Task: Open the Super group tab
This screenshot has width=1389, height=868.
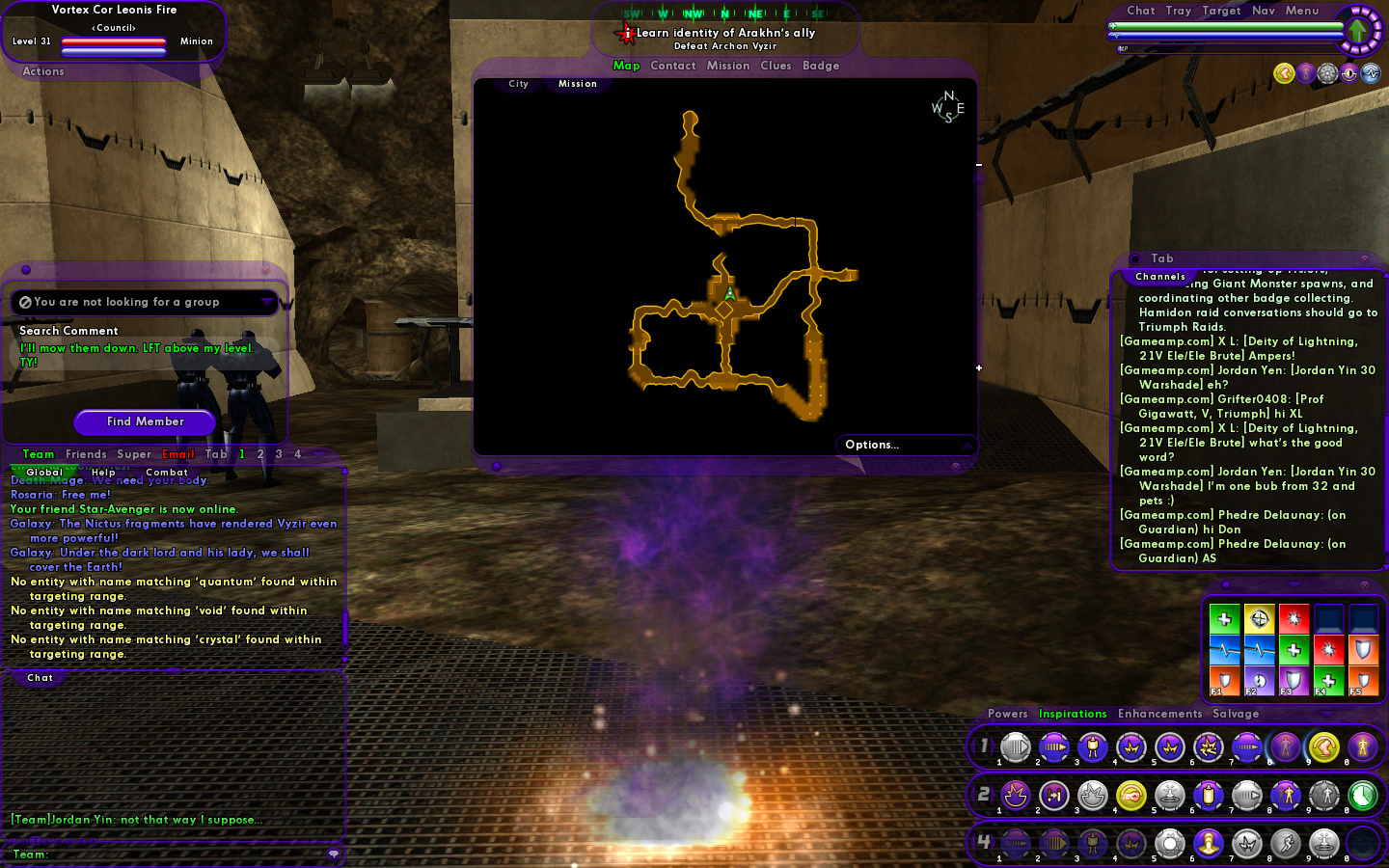Action: pos(134,454)
